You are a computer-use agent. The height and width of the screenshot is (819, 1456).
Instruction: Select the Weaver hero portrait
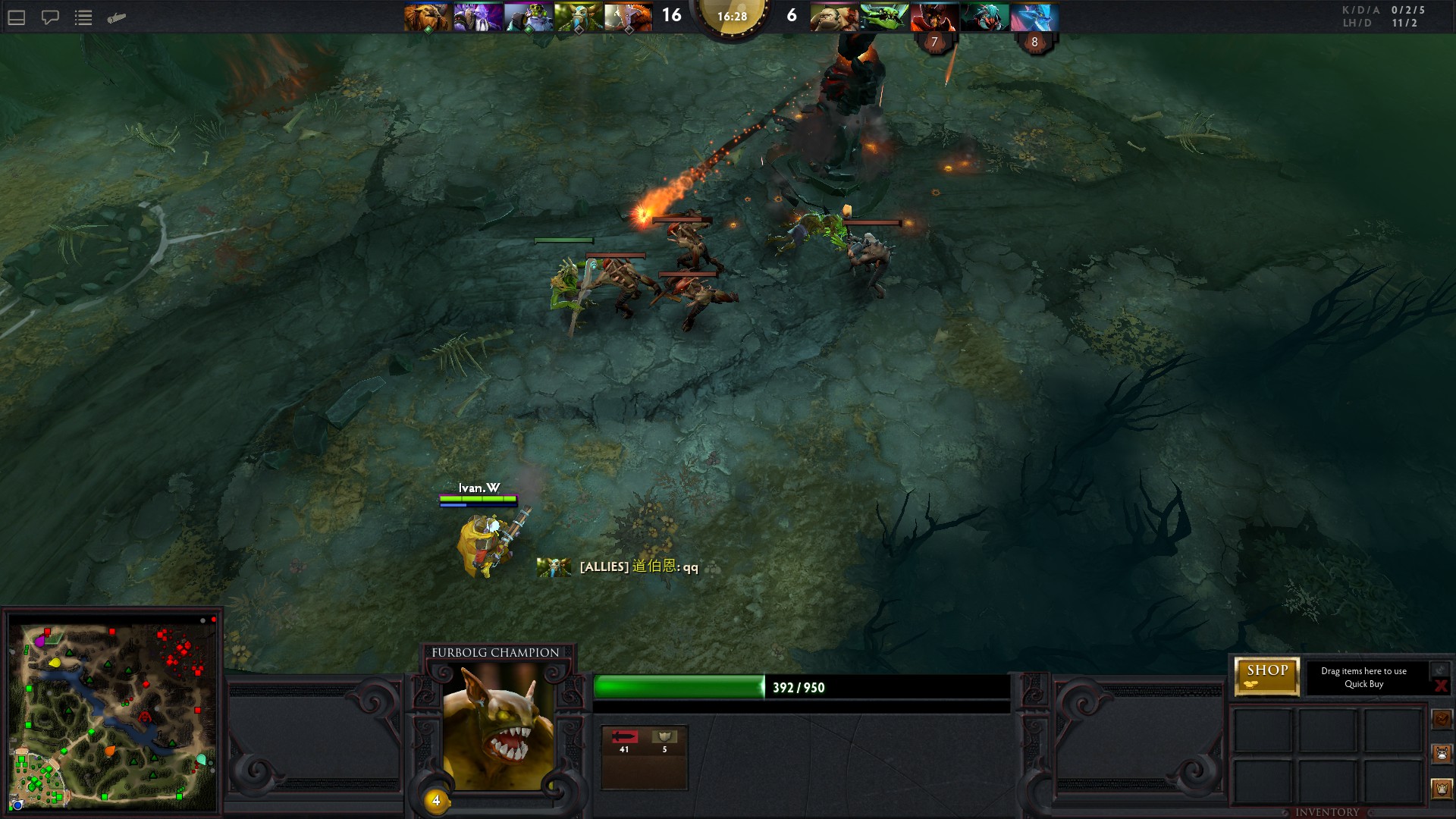883,17
